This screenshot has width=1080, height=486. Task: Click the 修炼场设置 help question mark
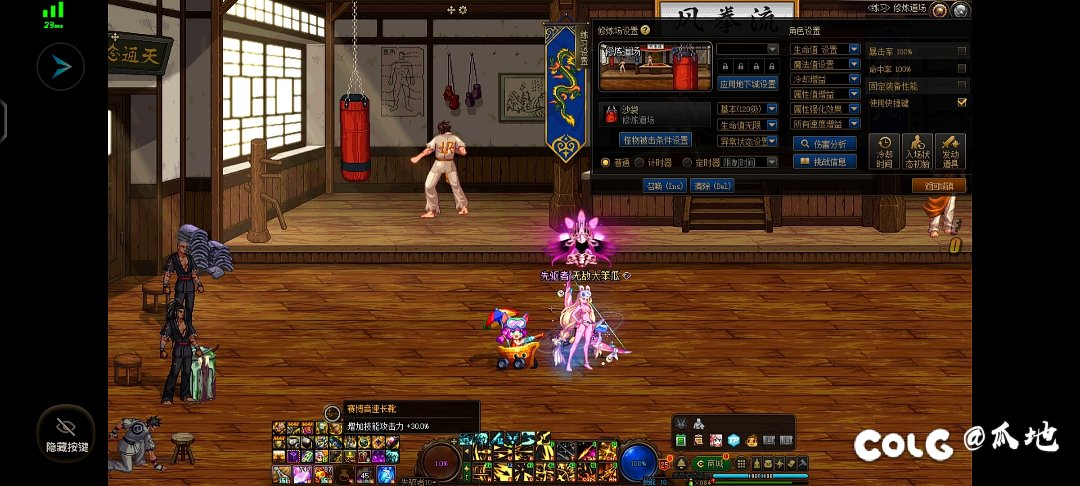click(646, 31)
